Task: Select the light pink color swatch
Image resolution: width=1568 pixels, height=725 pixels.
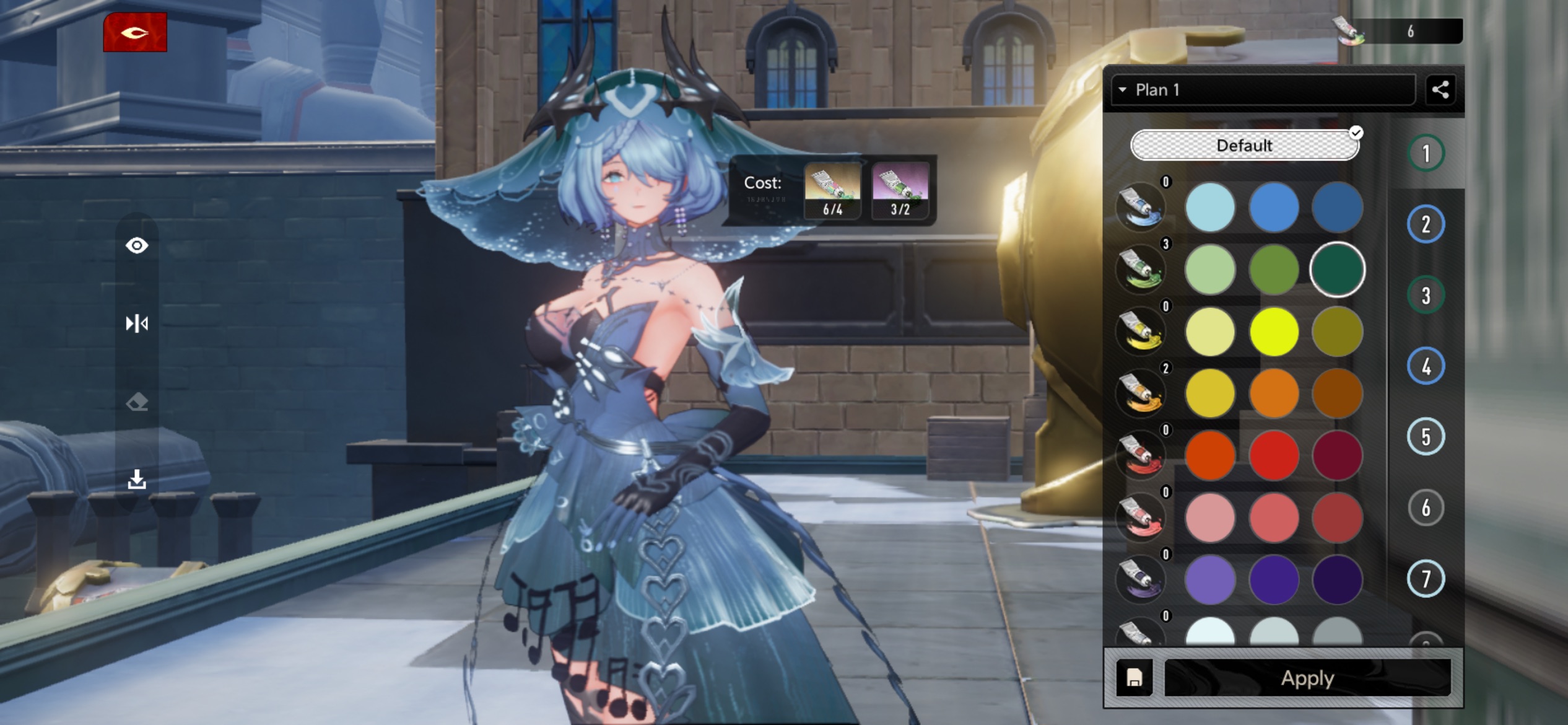Action: 1209,517
